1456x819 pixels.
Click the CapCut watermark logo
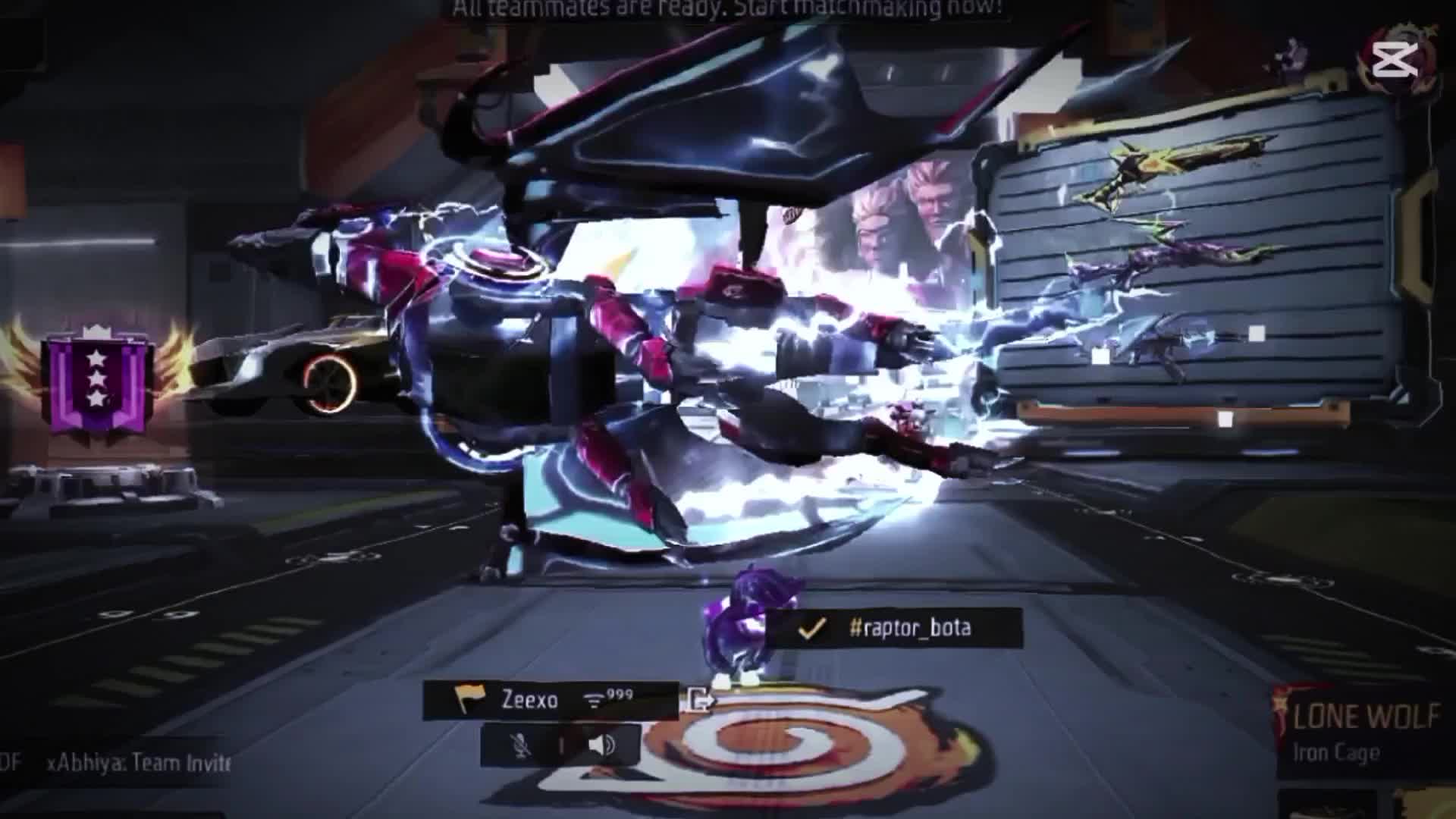1395,58
